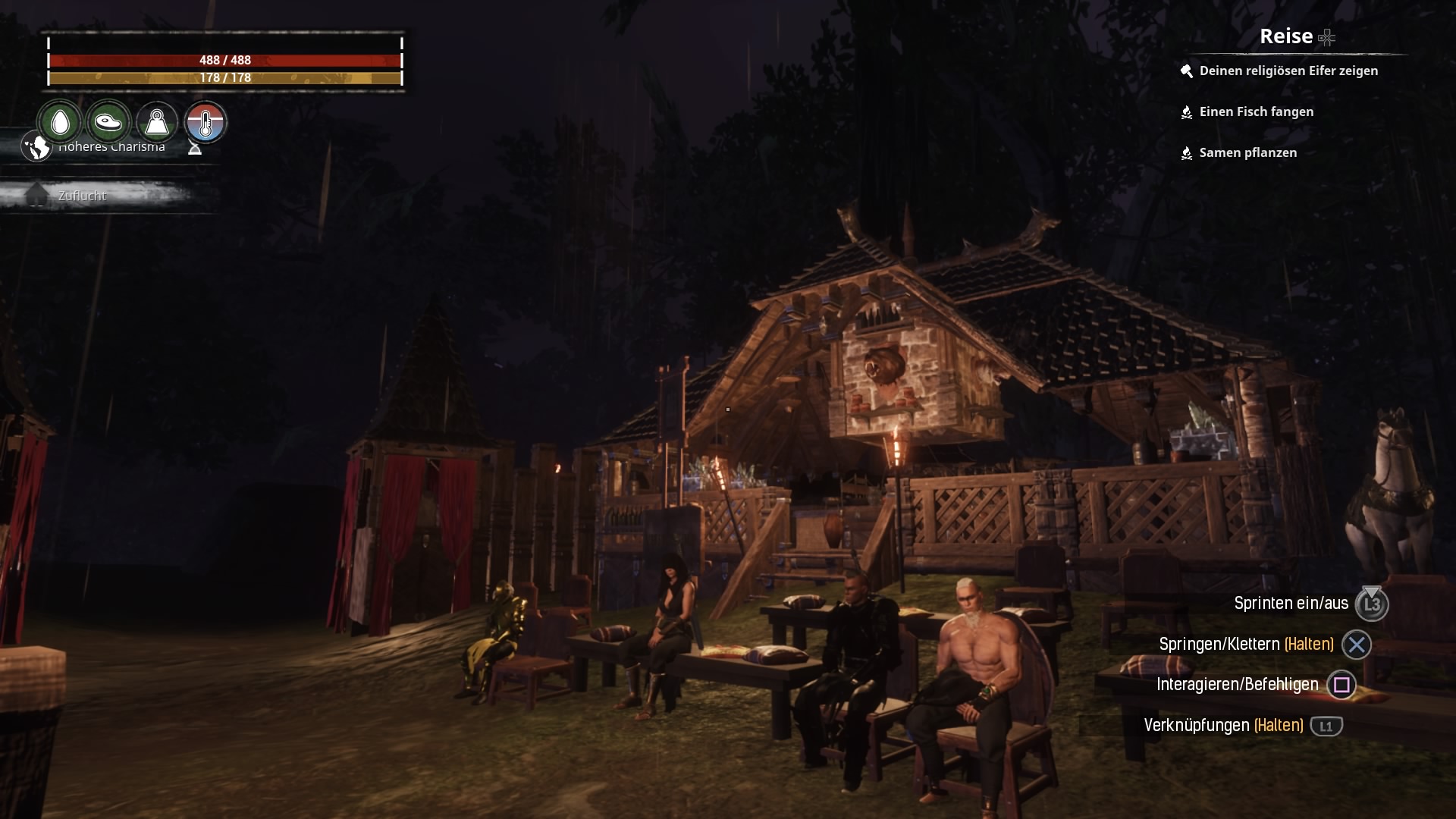
Task: Click the thermometer temperature icon
Action: [206, 122]
